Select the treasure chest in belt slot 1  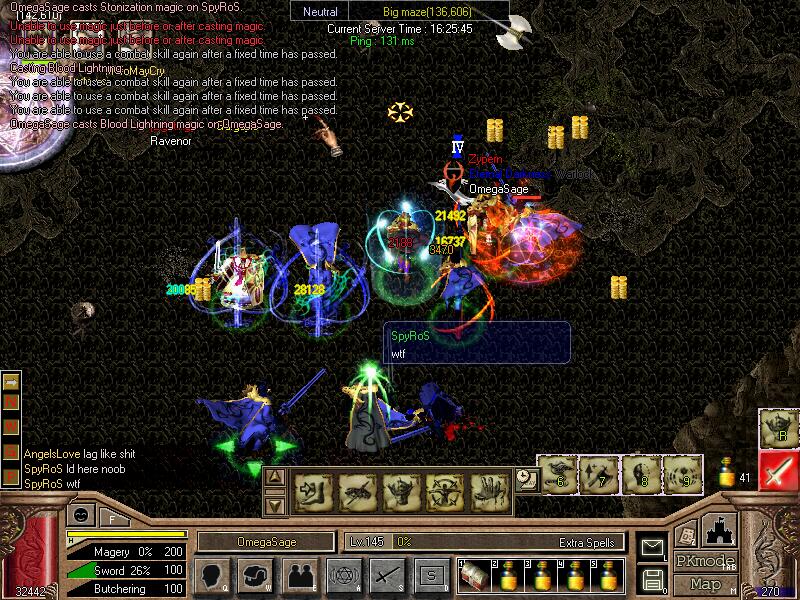point(474,576)
